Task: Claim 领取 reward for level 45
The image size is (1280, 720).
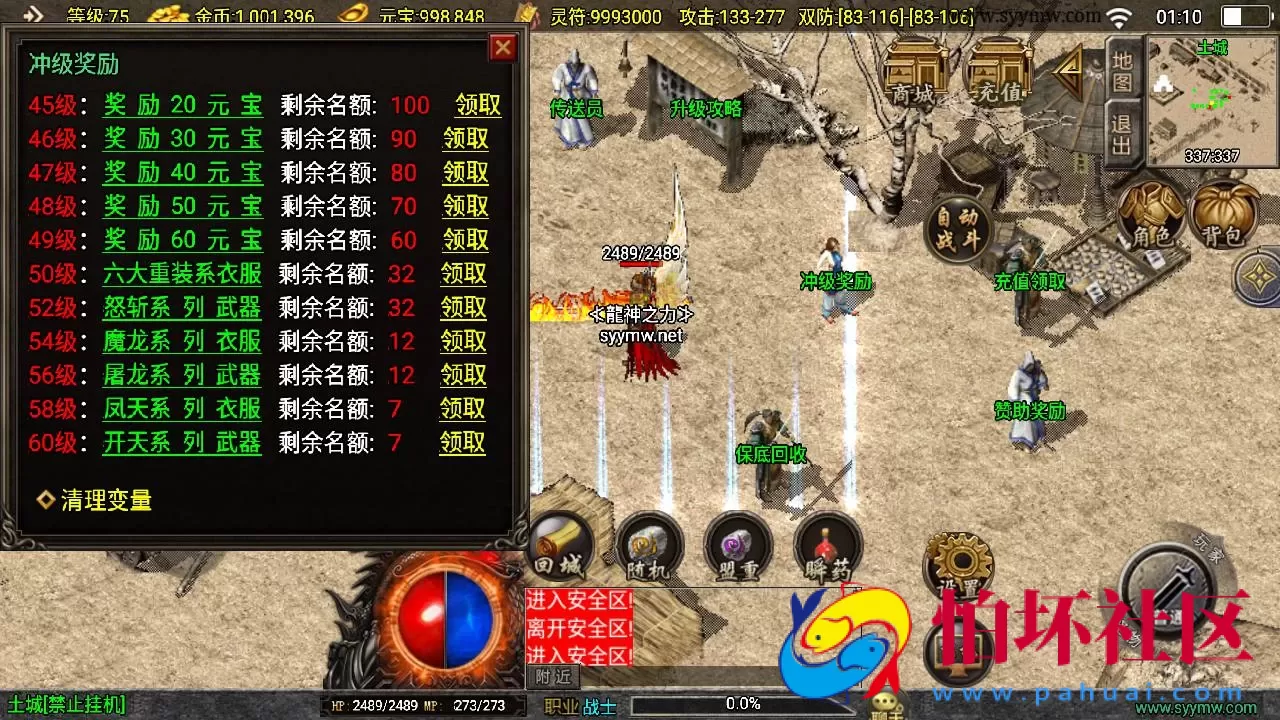Action: tap(478, 105)
